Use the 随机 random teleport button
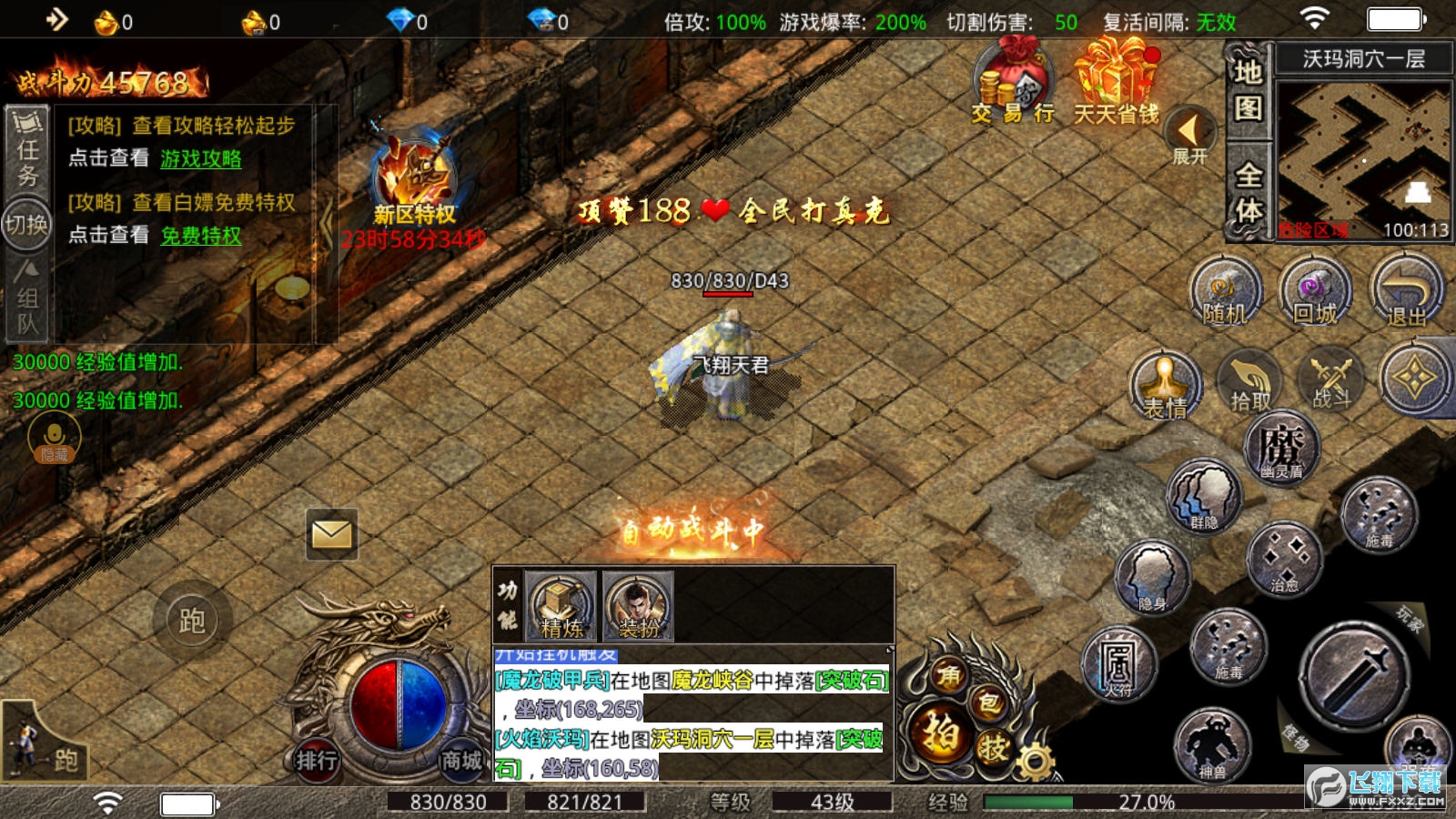 coord(1225,292)
